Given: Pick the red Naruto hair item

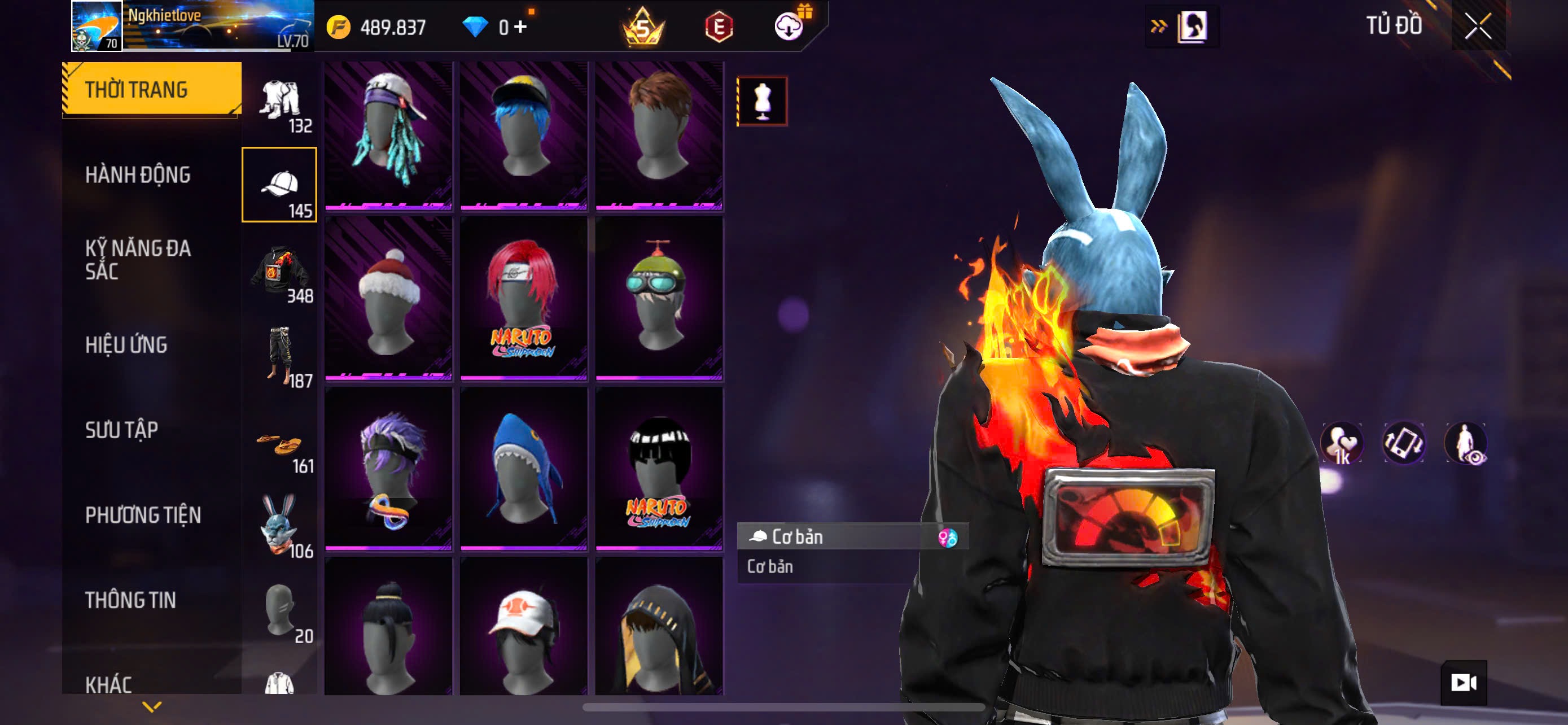Looking at the screenshot, I should pos(523,298).
